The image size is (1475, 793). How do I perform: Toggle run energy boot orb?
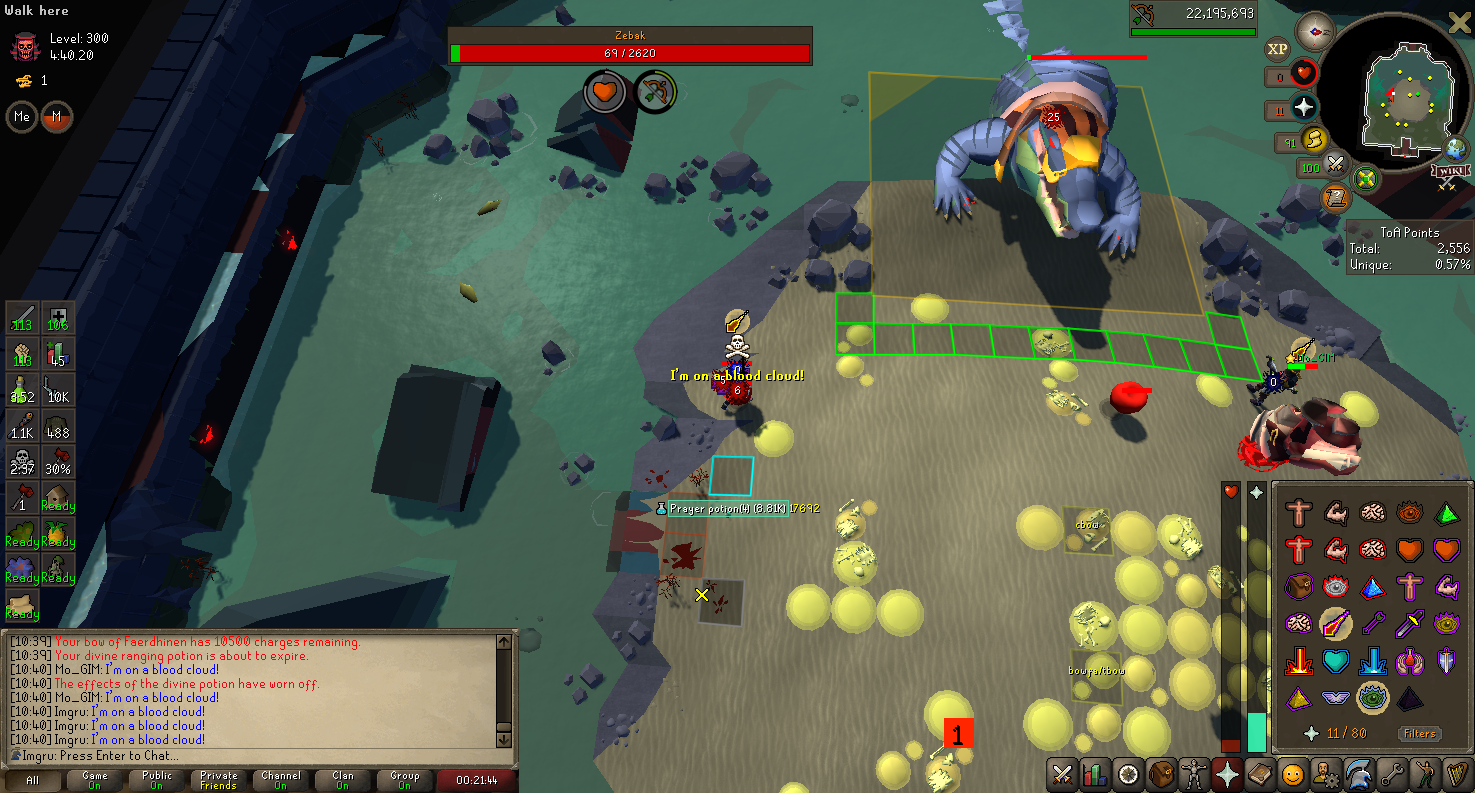[x=1314, y=140]
